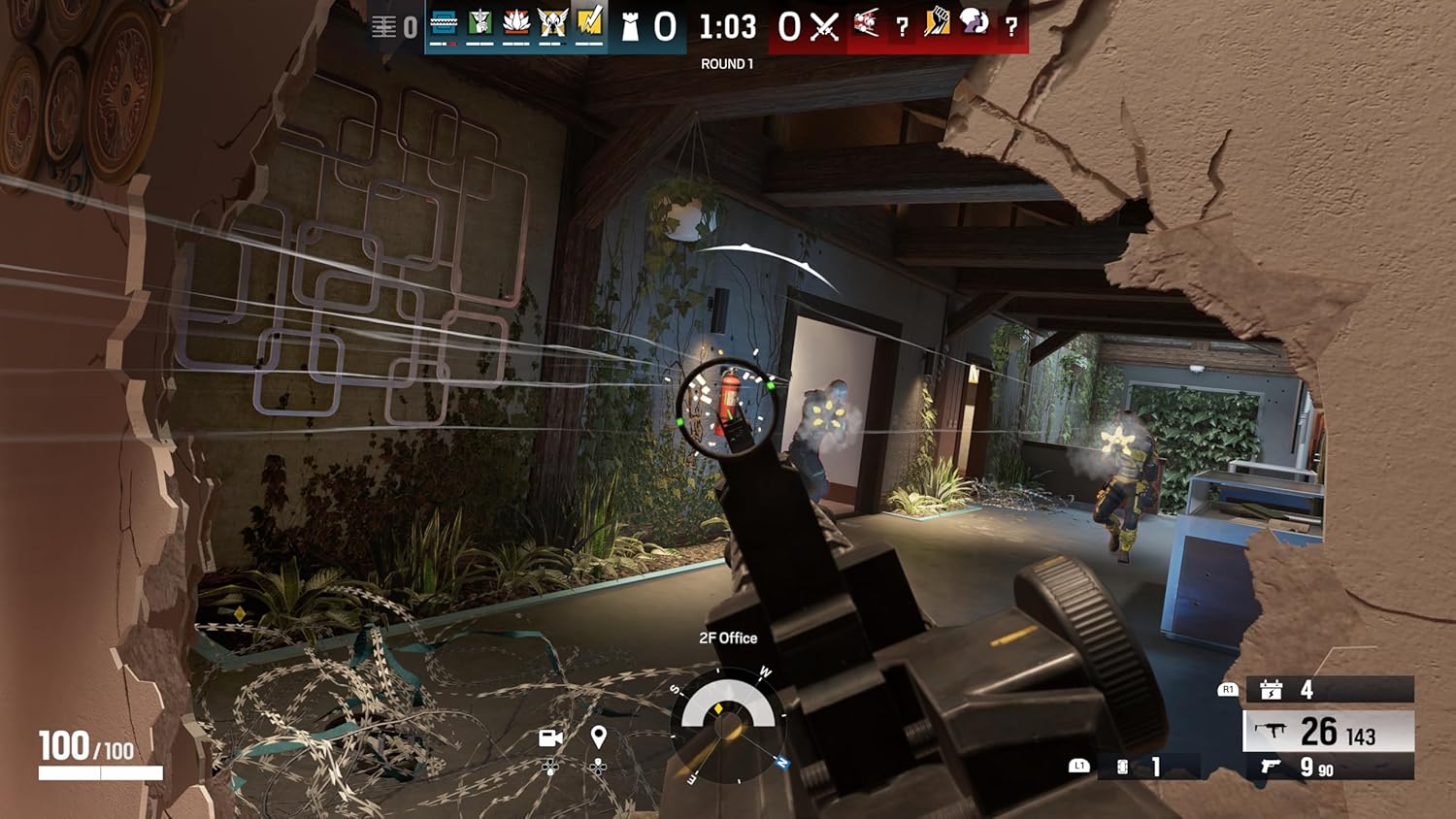
Task: Click the ping location marker icon
Action: [x=599, y=735]
